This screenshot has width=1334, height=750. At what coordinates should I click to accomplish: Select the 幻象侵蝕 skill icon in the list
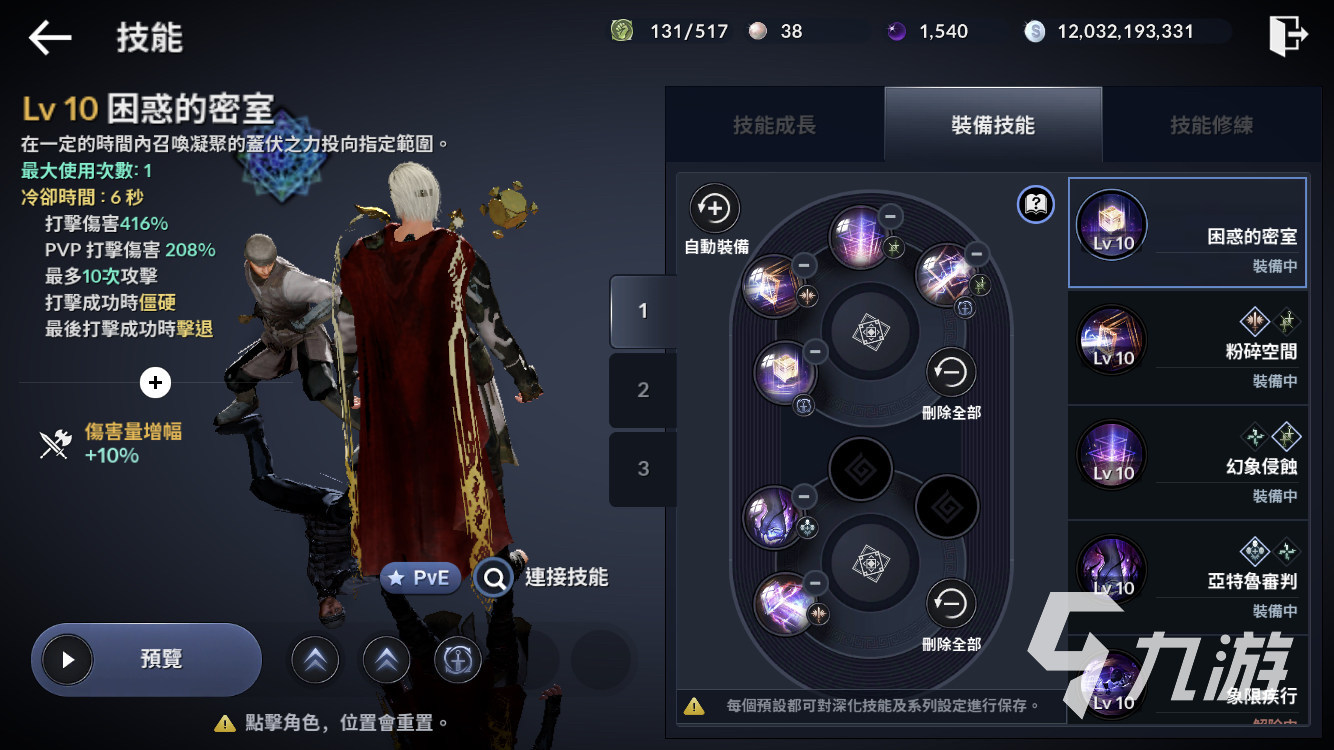click(1112, 455)
